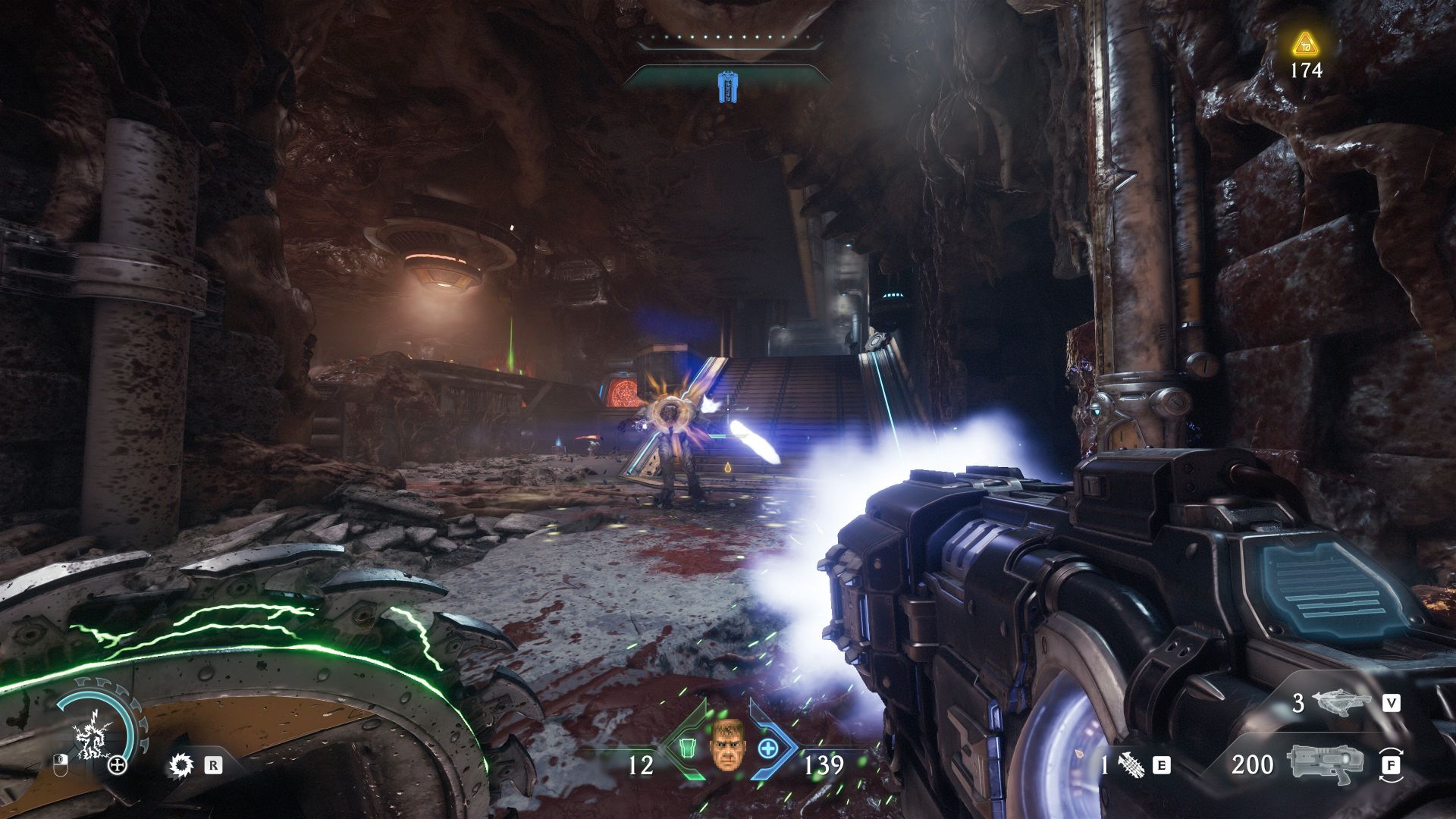Choose the spiked gauntlet melee icon

1130,765
